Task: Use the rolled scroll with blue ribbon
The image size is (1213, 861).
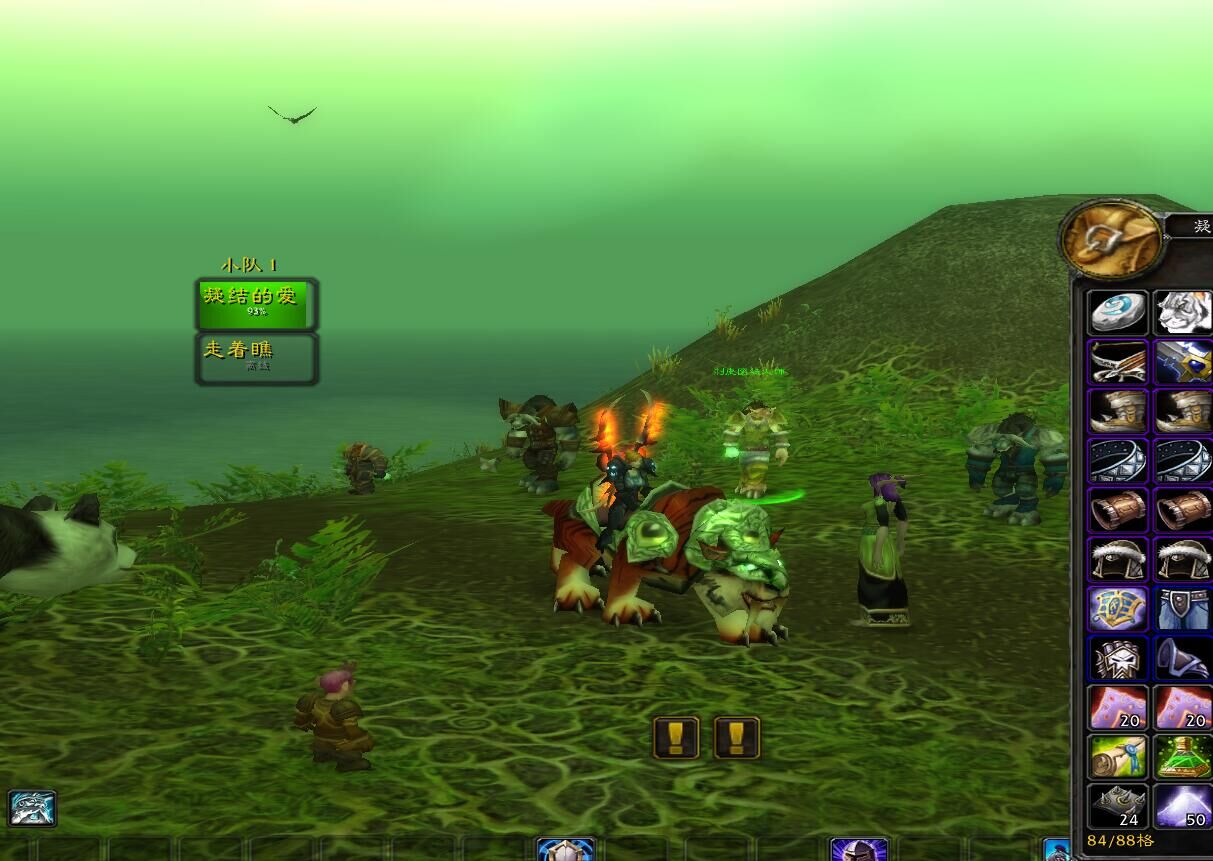Action: tap(1117, 757)
